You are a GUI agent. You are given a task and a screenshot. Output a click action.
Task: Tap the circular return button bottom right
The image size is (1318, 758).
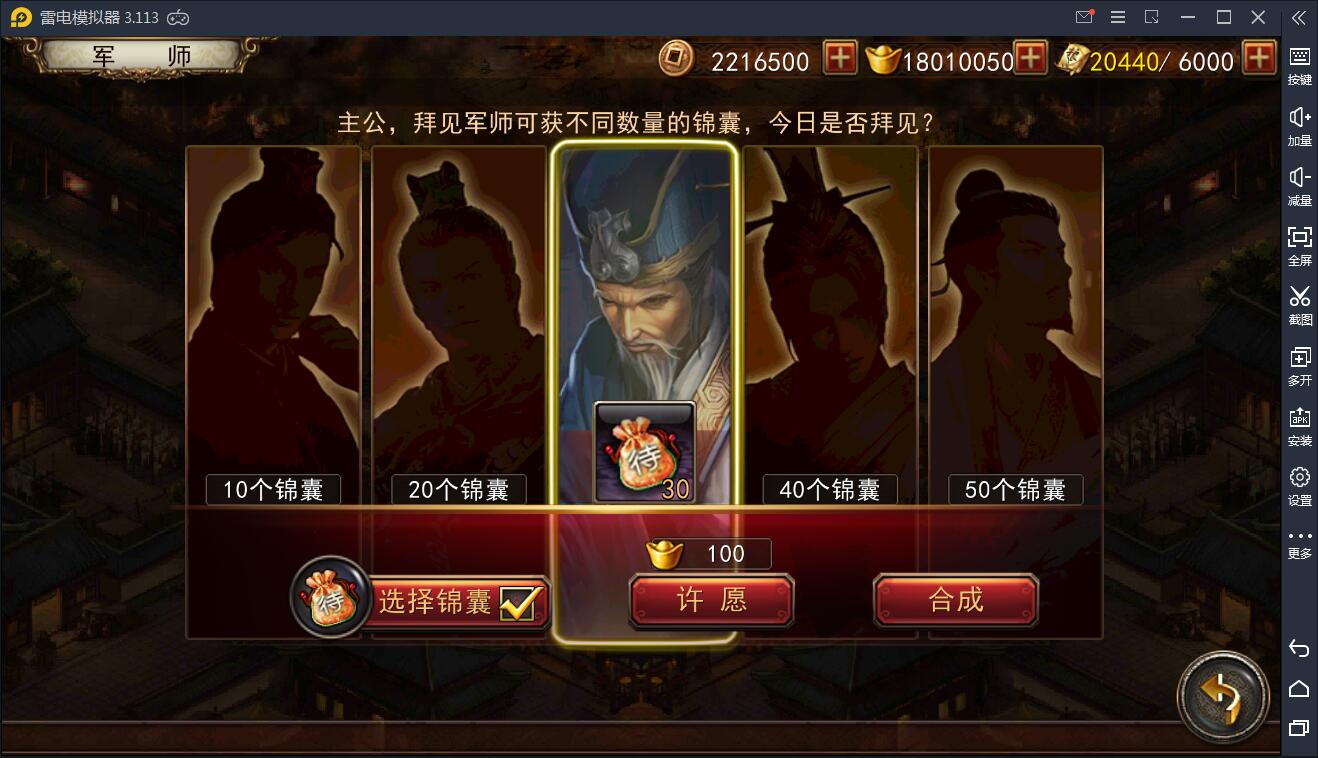[x=1223, y=697]
